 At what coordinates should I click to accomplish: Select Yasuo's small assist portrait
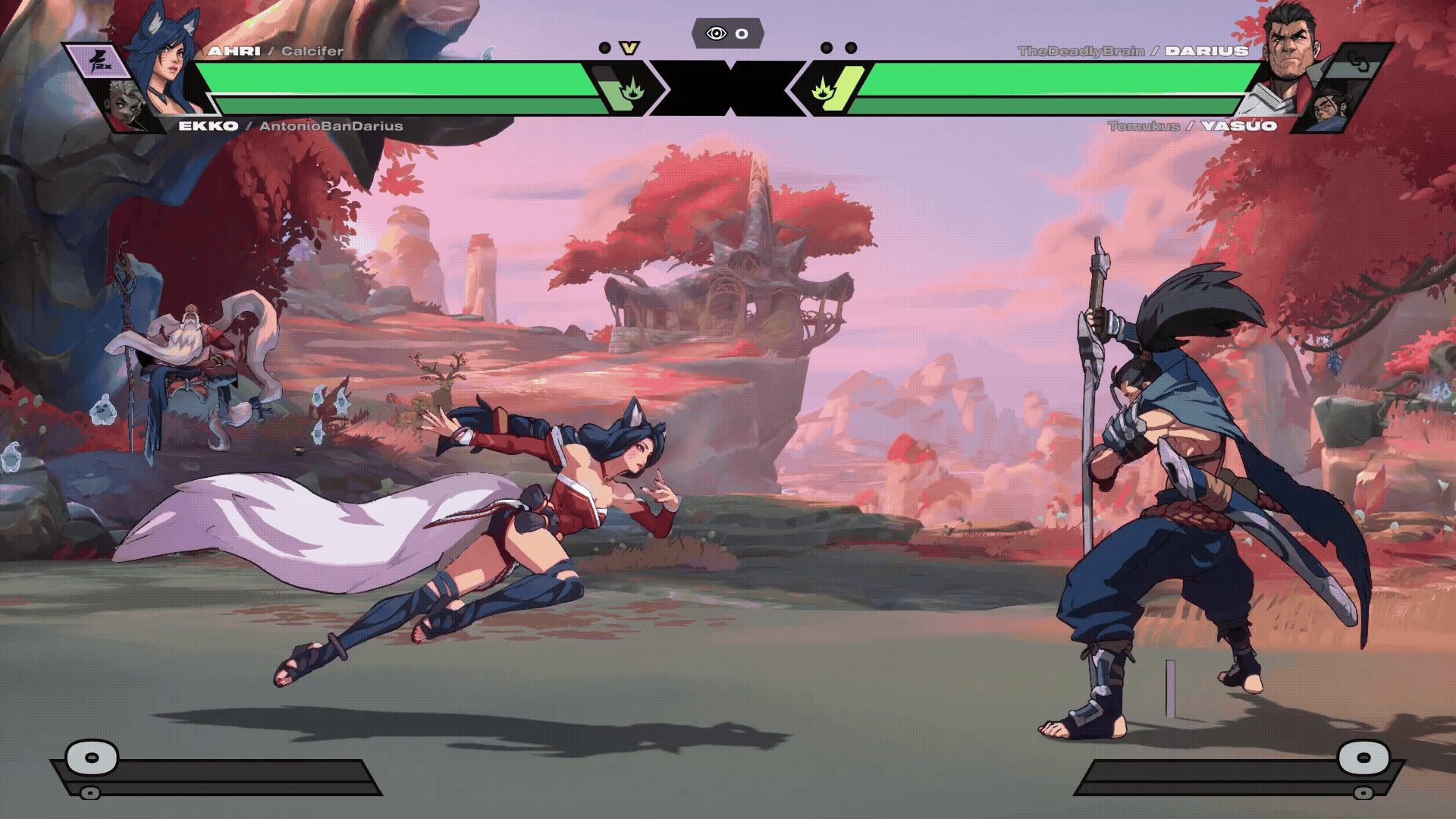1330,106
